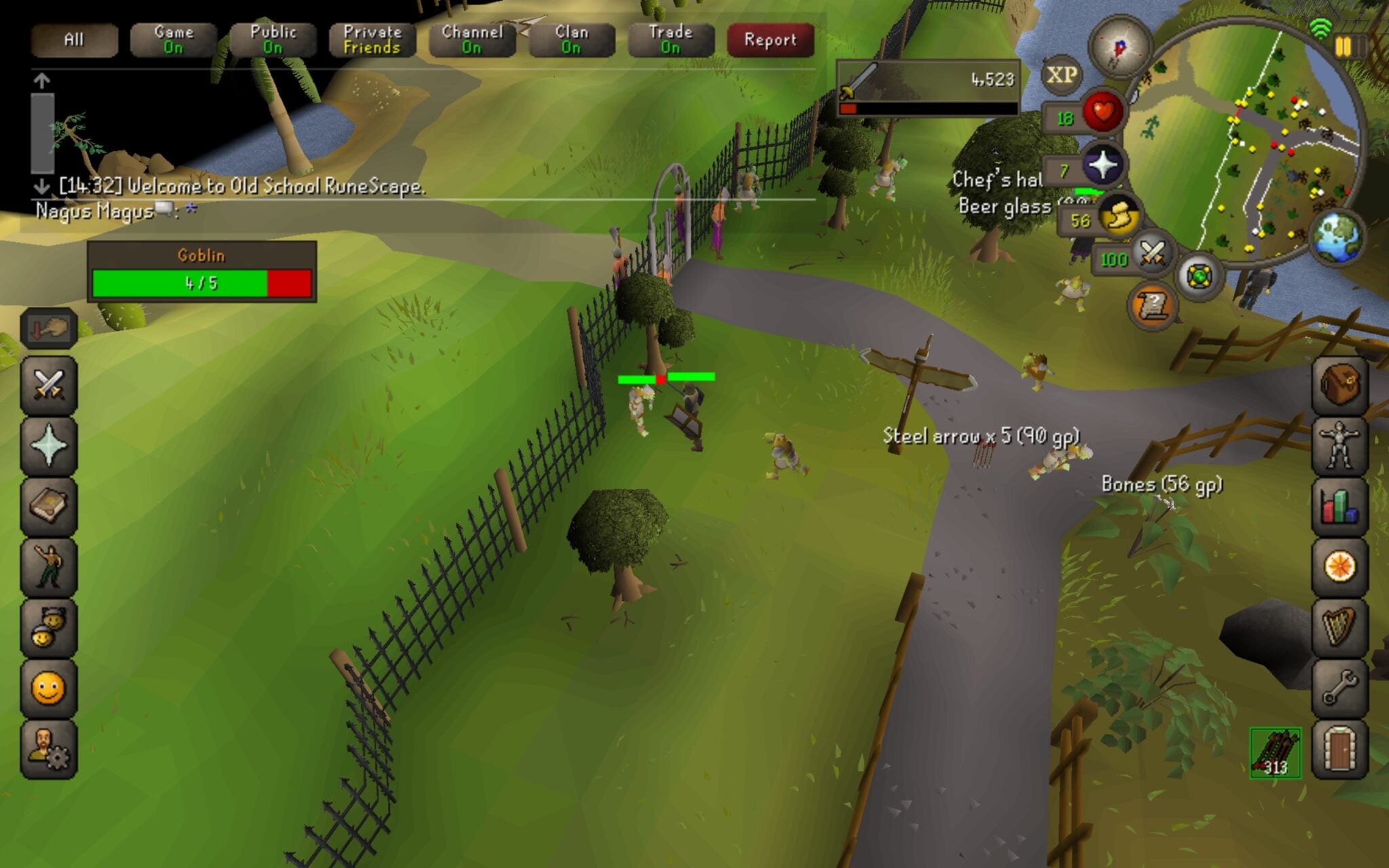Viewport: 1389px width, 868px height.
Task: Turn off Public chat
Action: coord(273,41)
